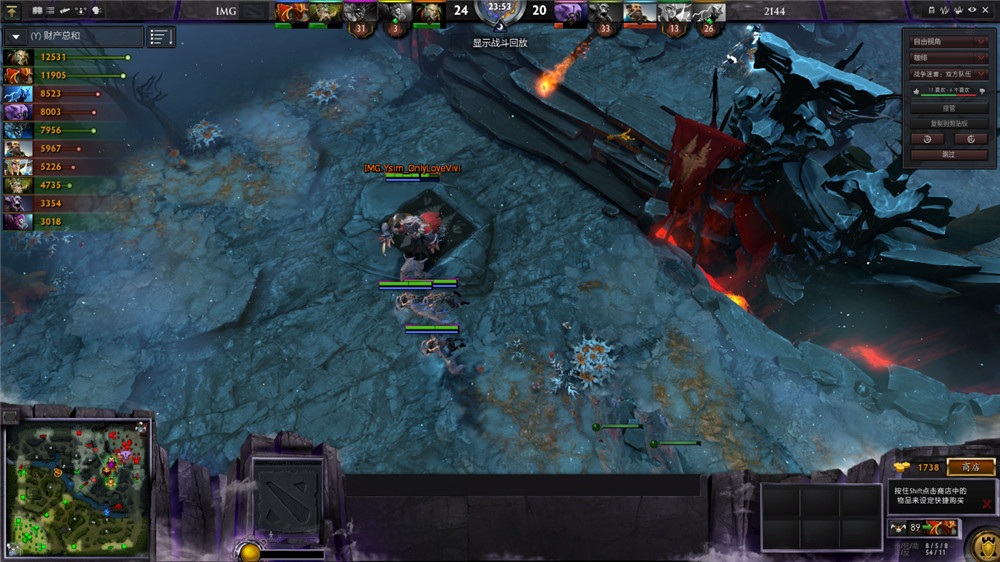Open the 商店 shop button
The width and height of the screenshot is (1000, 562).
click(970, 467)
